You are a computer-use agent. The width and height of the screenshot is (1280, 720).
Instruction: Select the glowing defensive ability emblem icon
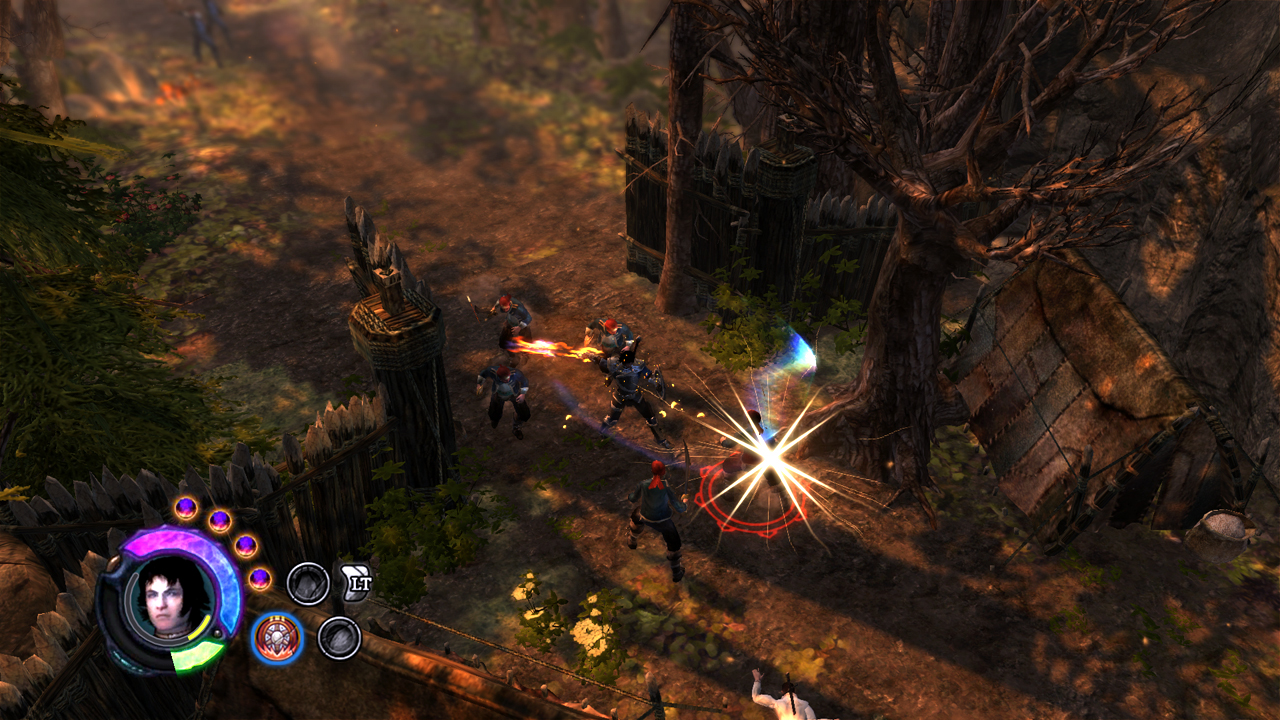click(276, 638)
